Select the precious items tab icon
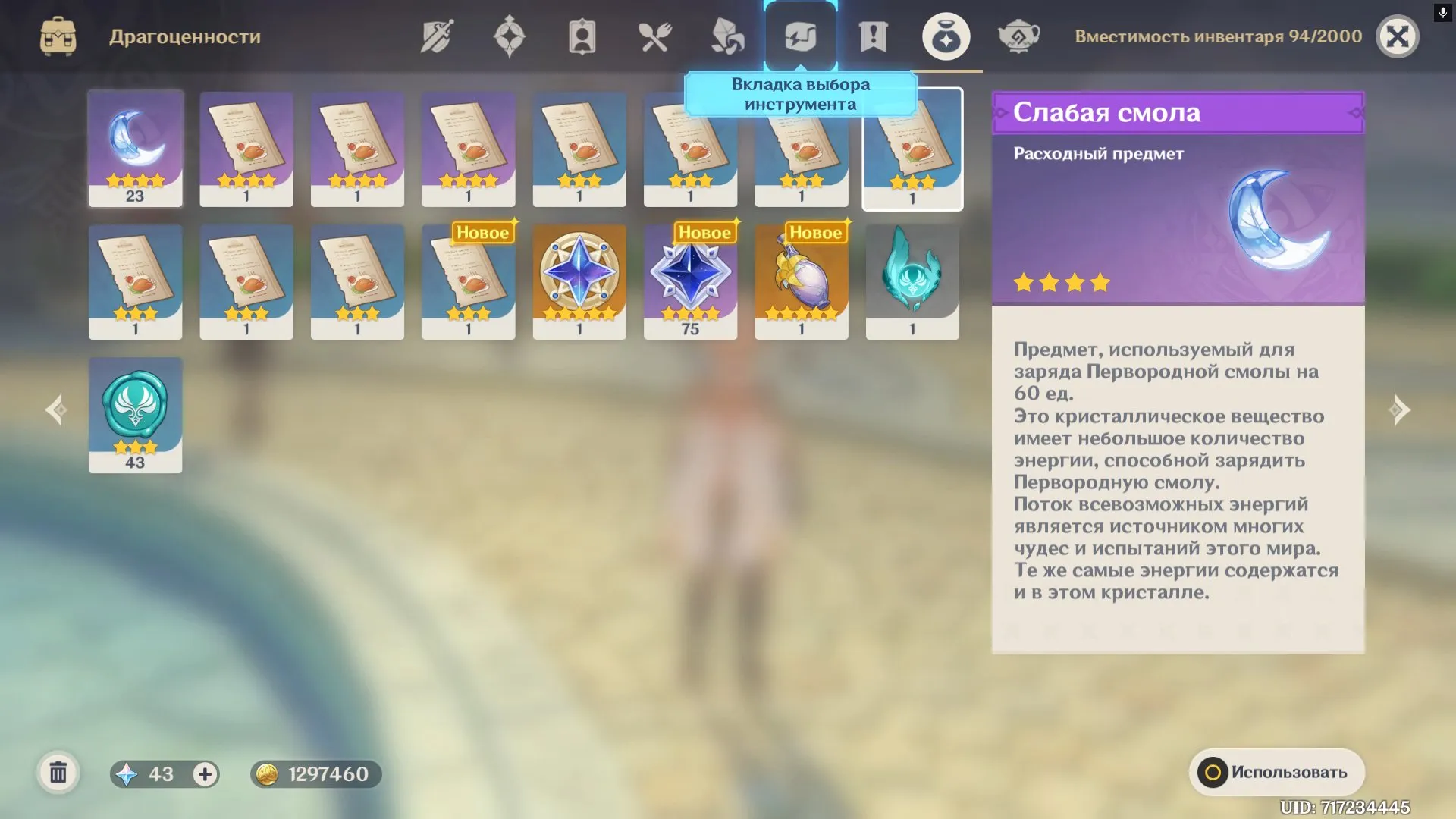This screenshot has height=819, width=1456. coord(946,35)
